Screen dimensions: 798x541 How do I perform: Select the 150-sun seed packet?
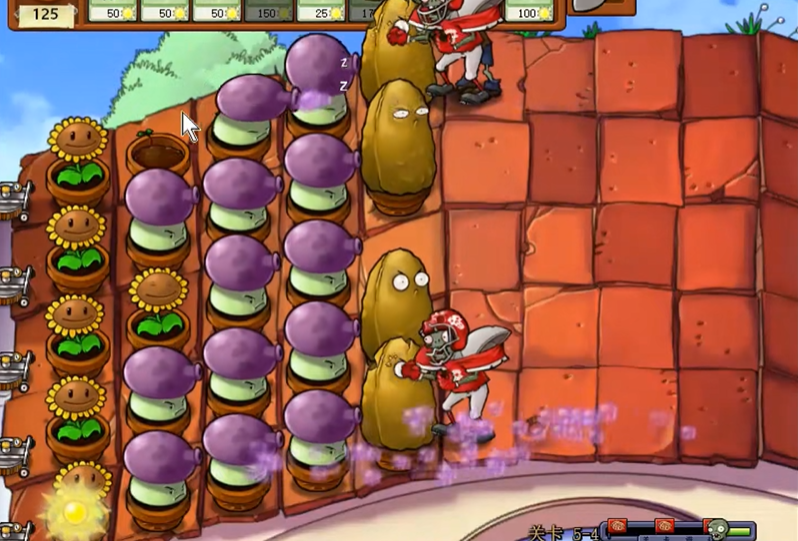click(269, 11)
